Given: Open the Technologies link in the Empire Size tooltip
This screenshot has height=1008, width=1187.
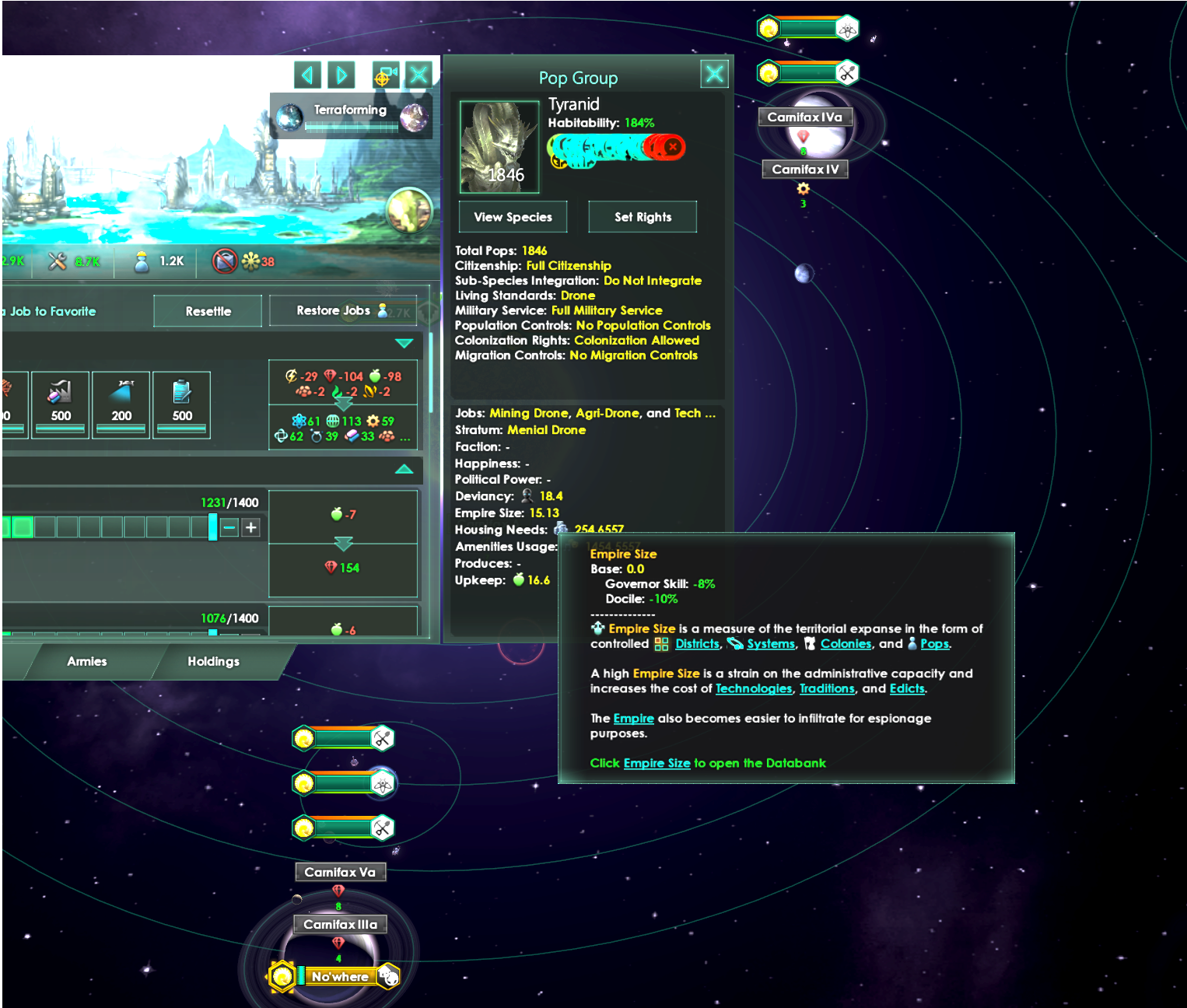Looking at the screenshot, I should 753,688.
